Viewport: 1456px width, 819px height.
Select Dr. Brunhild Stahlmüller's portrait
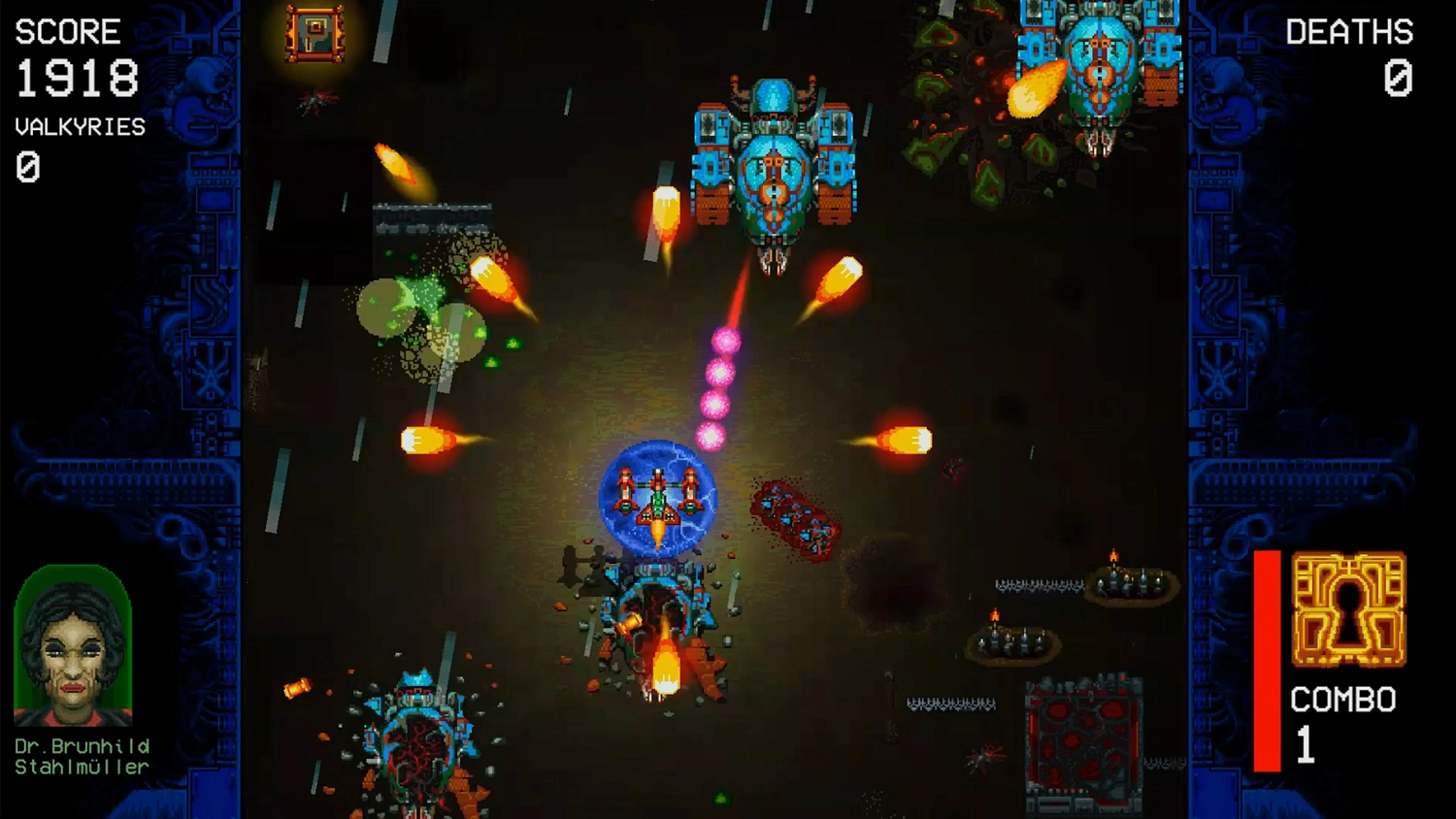tap(73, 645)
